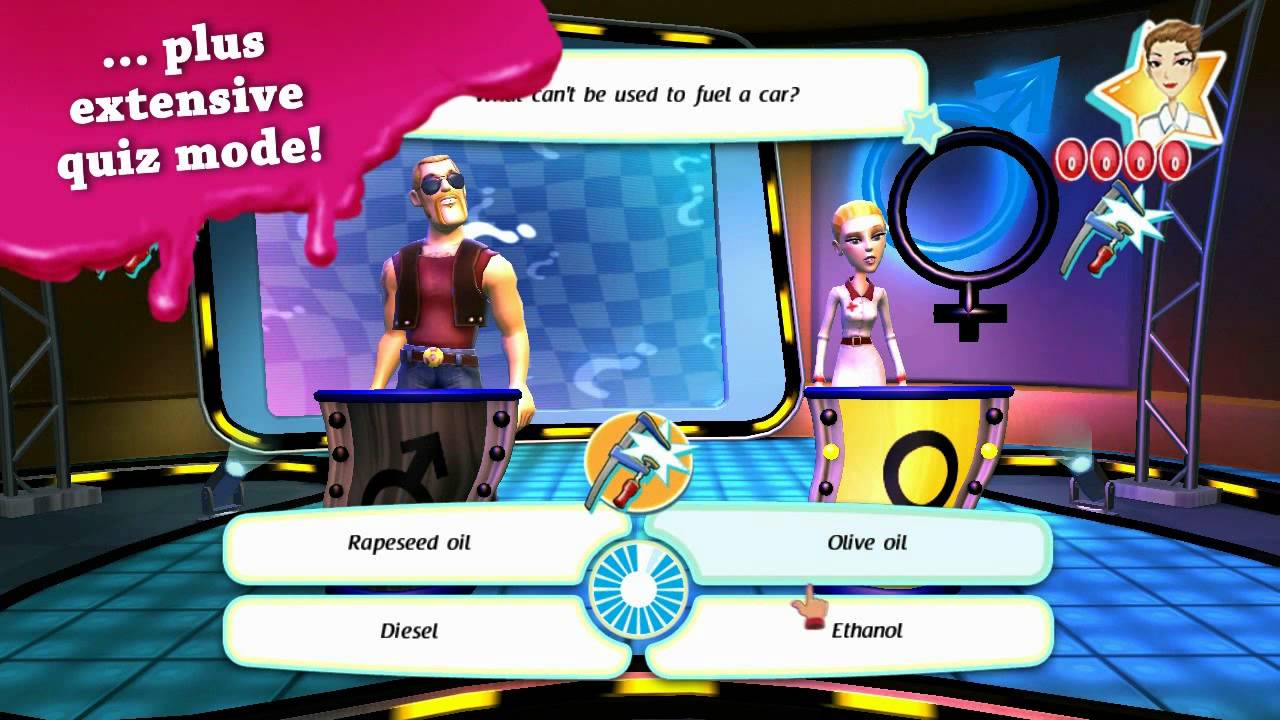Choose the Ethanol answer
The image size is (1280, 720).
click(x=868, y=630)
